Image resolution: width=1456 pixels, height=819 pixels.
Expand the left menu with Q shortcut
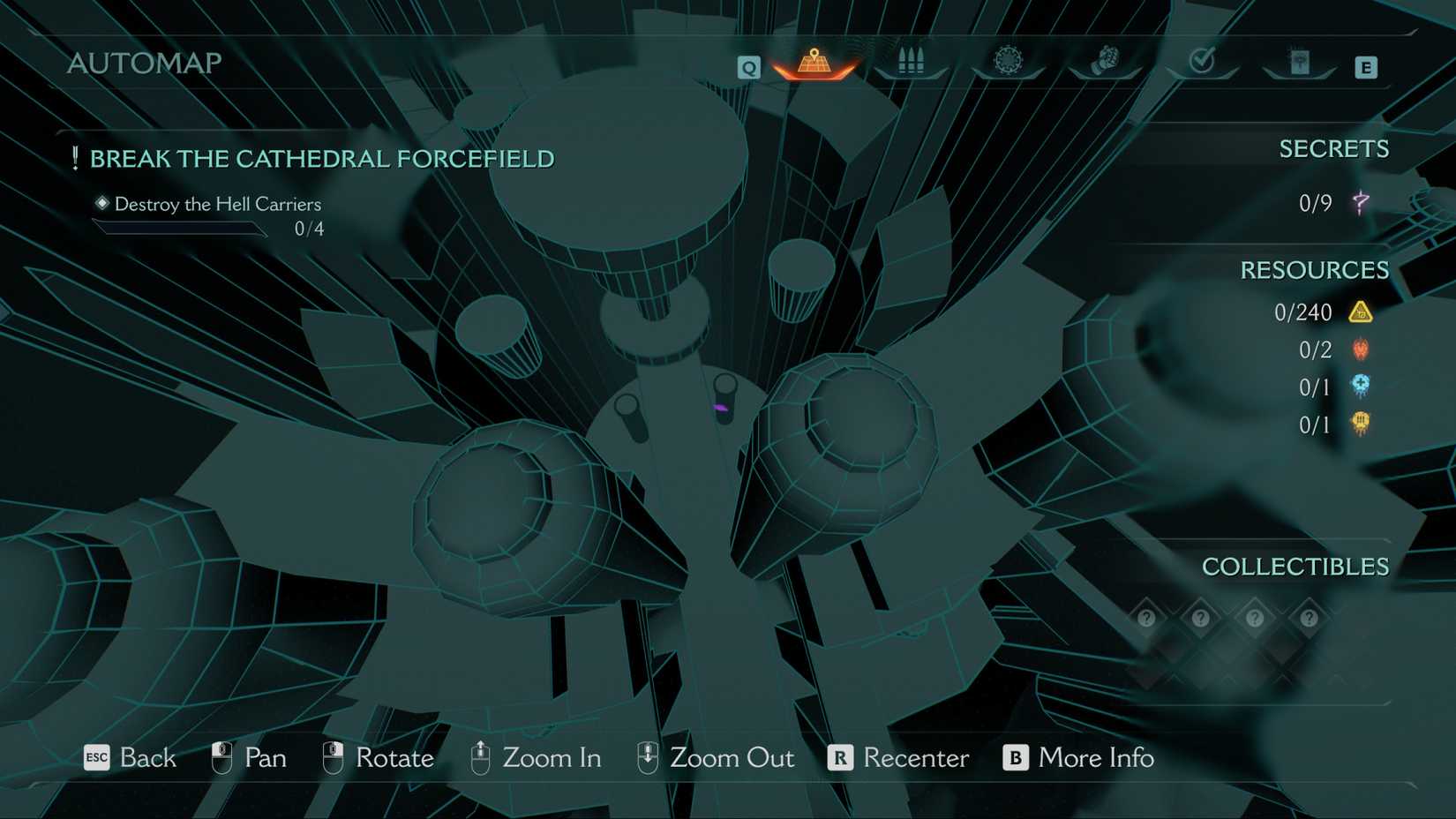(x=748, y=66)
